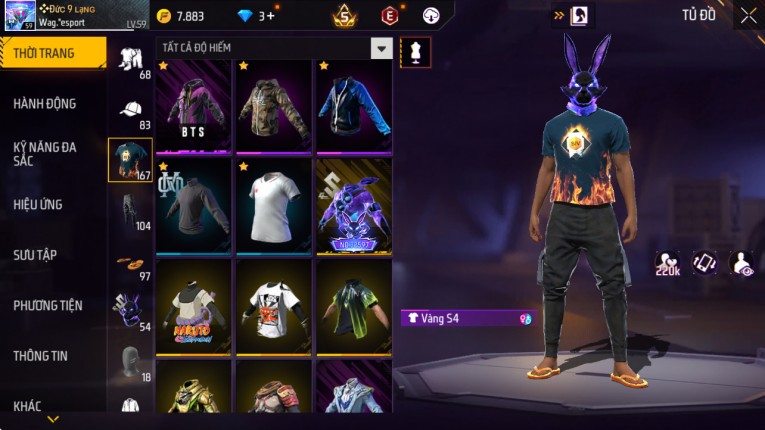The height and width of the screenshot is (430, 765).
Task: Select the BTS purple jacket item
Action: pyautogui.click(x=194, y=106)
